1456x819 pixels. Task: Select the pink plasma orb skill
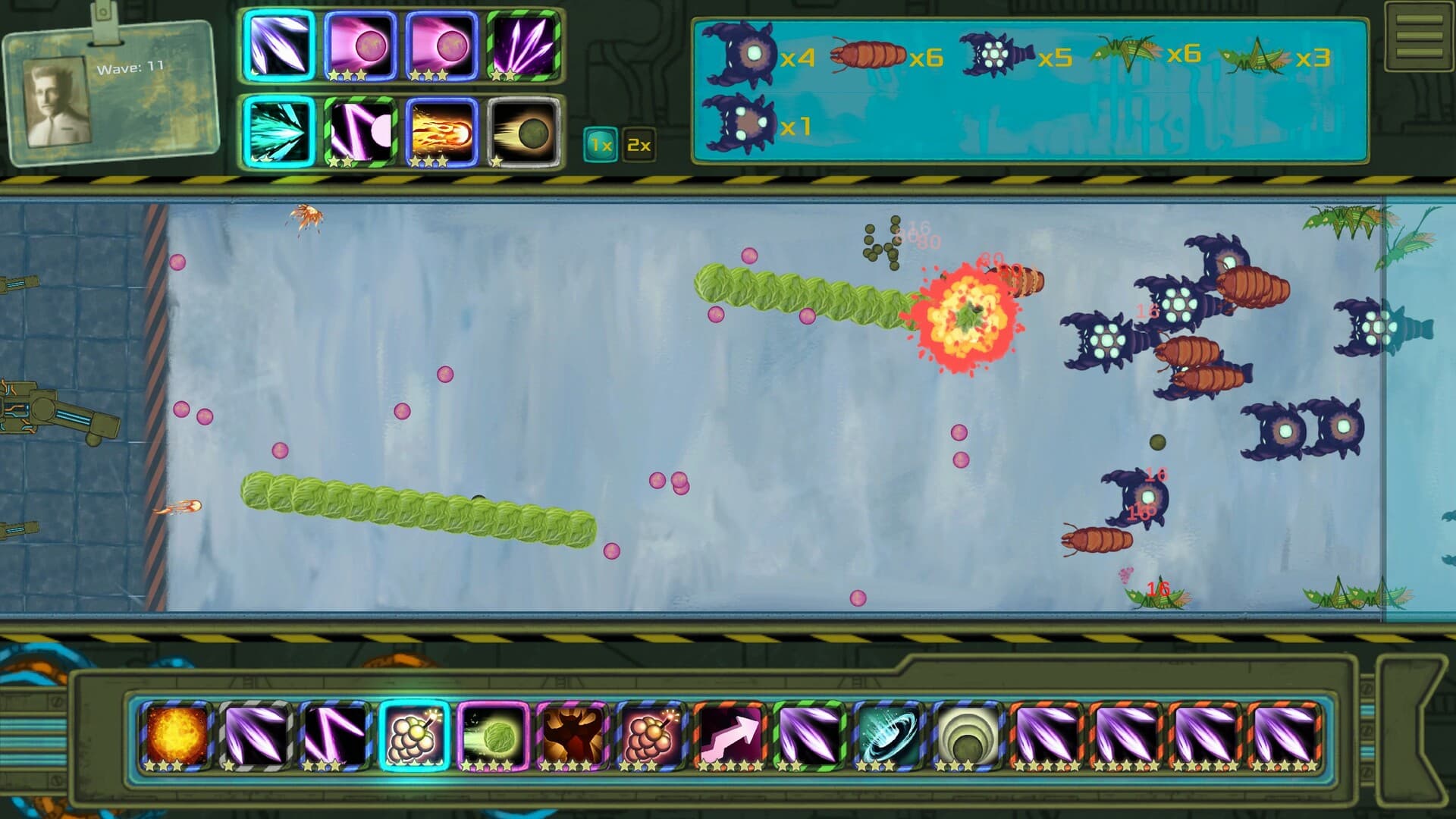coord(359,48)
